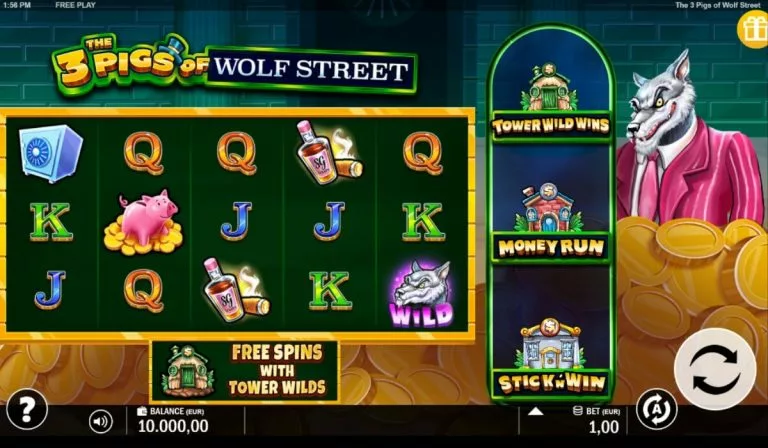Open the gift box rewards

751,30
